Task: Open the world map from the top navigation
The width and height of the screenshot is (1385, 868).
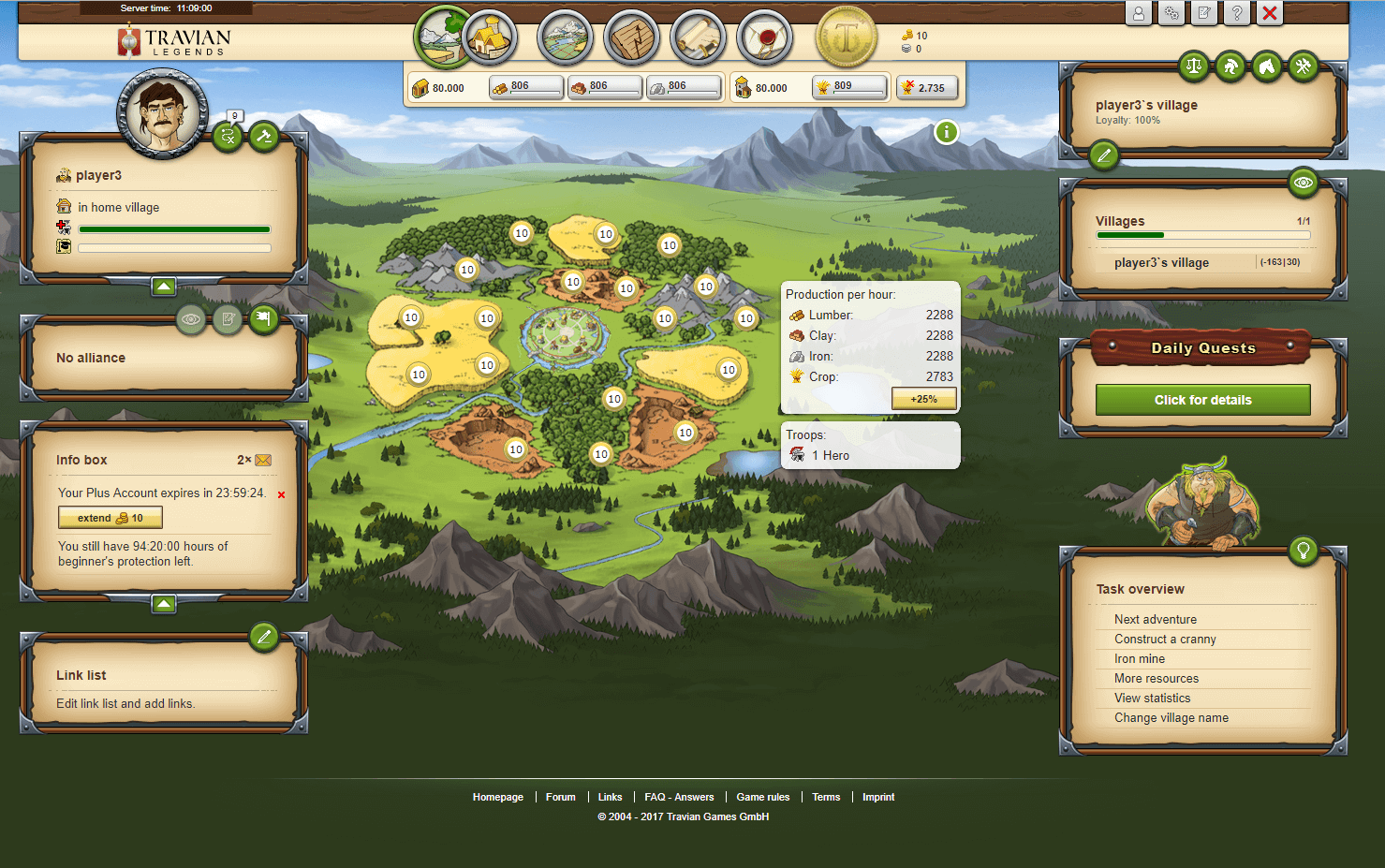Action: (565, 38)
